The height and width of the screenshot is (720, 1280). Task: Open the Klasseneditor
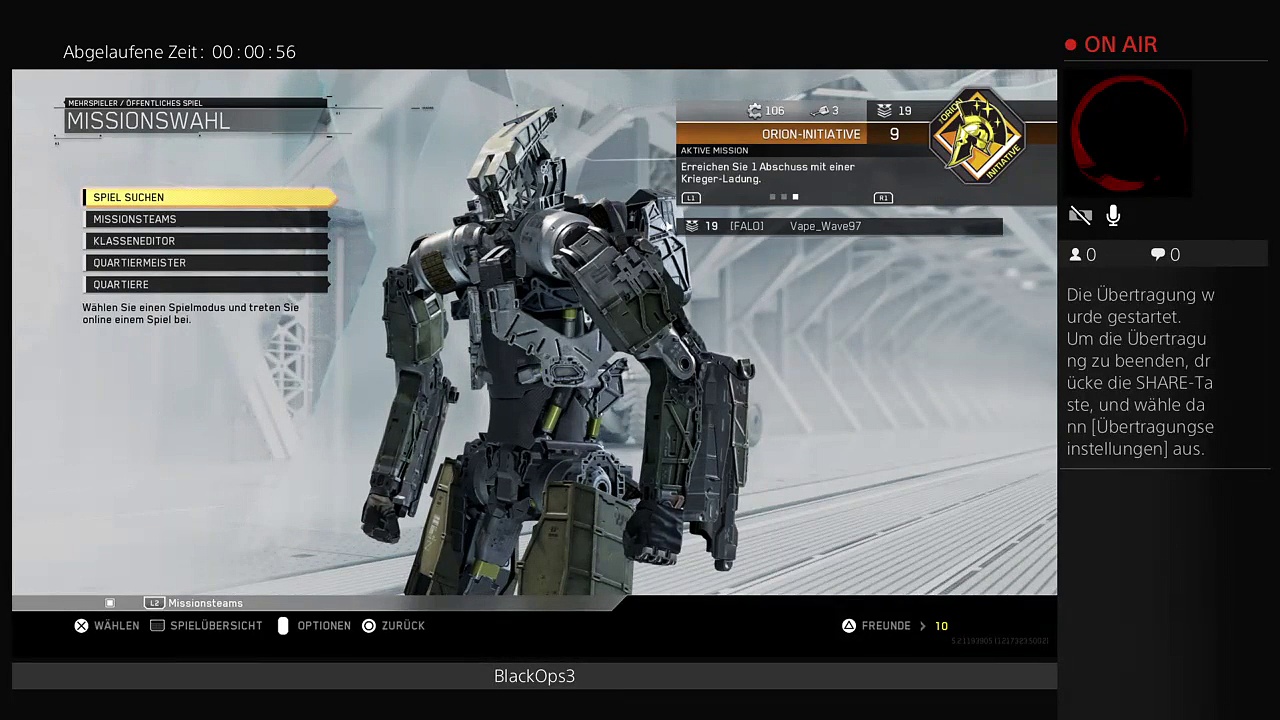pyautogui.click(x=206, y=241)
